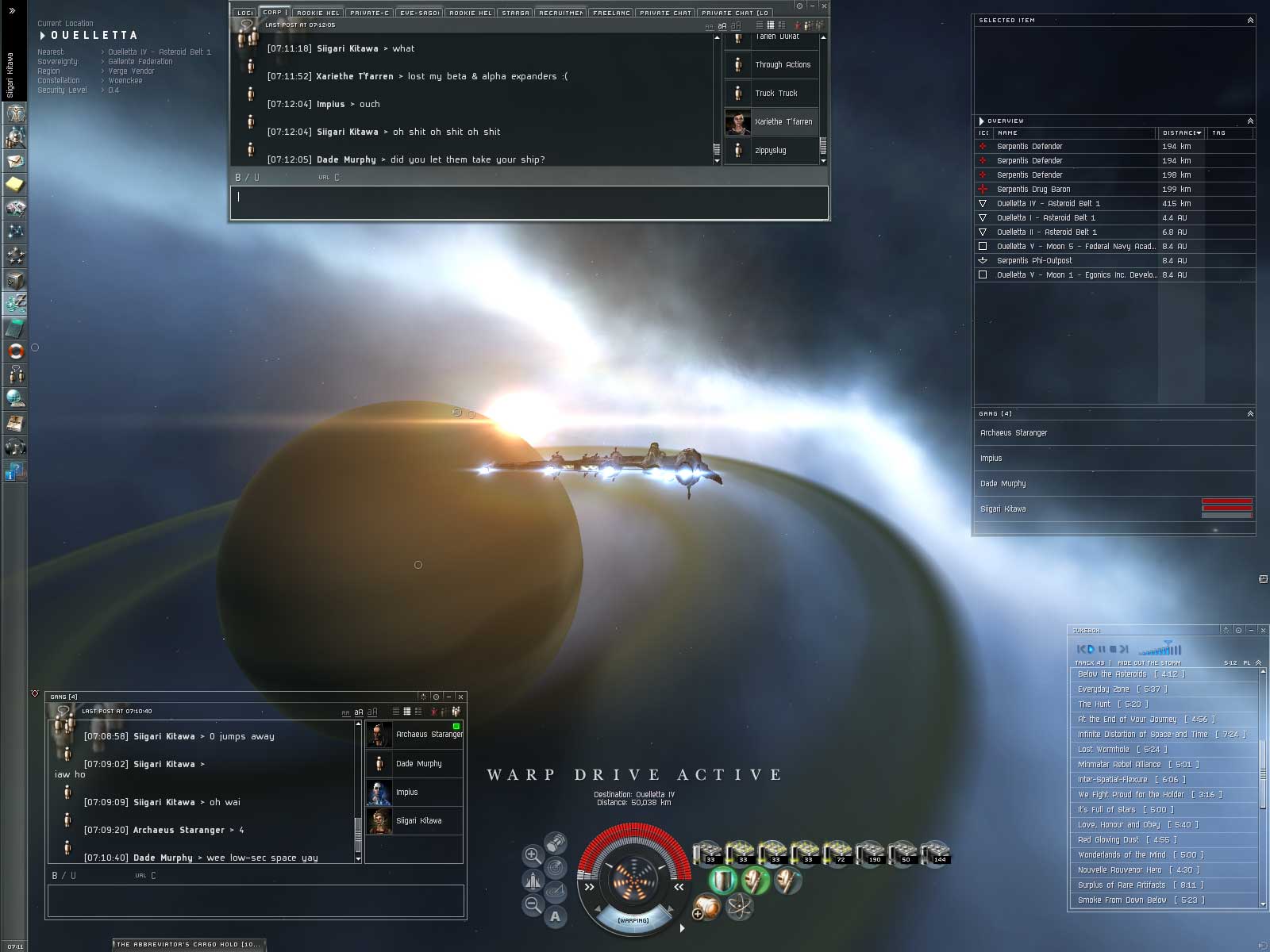This screenshot has width=1270, height=952.
Task: Close the corp chat window
Action: (x=824, y=6)
